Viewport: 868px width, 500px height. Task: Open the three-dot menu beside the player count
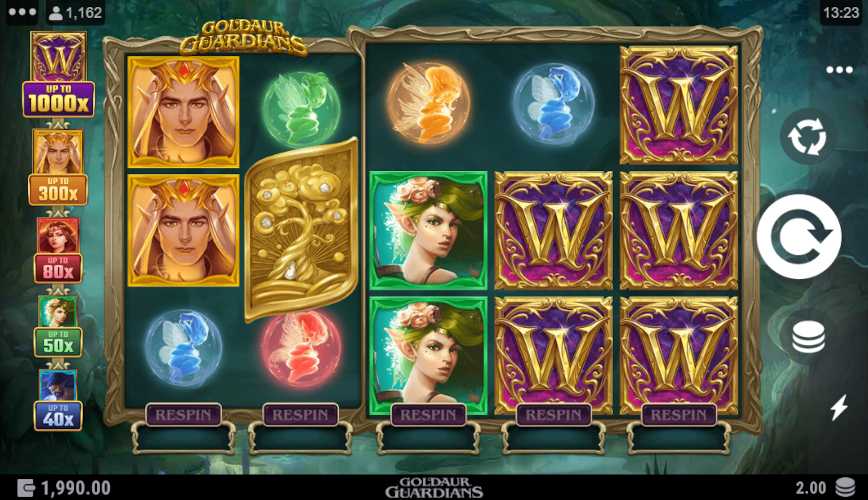pos(21,13)
